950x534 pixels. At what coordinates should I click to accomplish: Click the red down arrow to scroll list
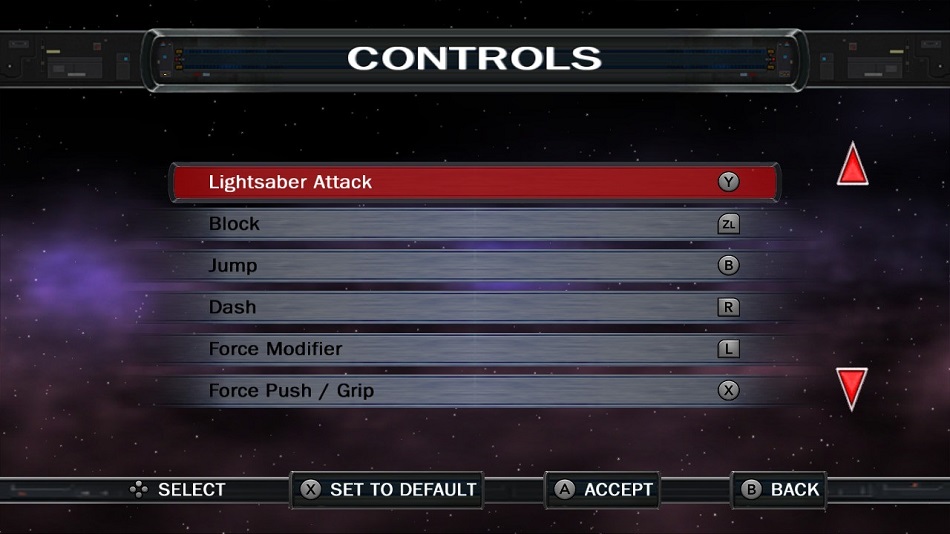click(x=852, y=388)
